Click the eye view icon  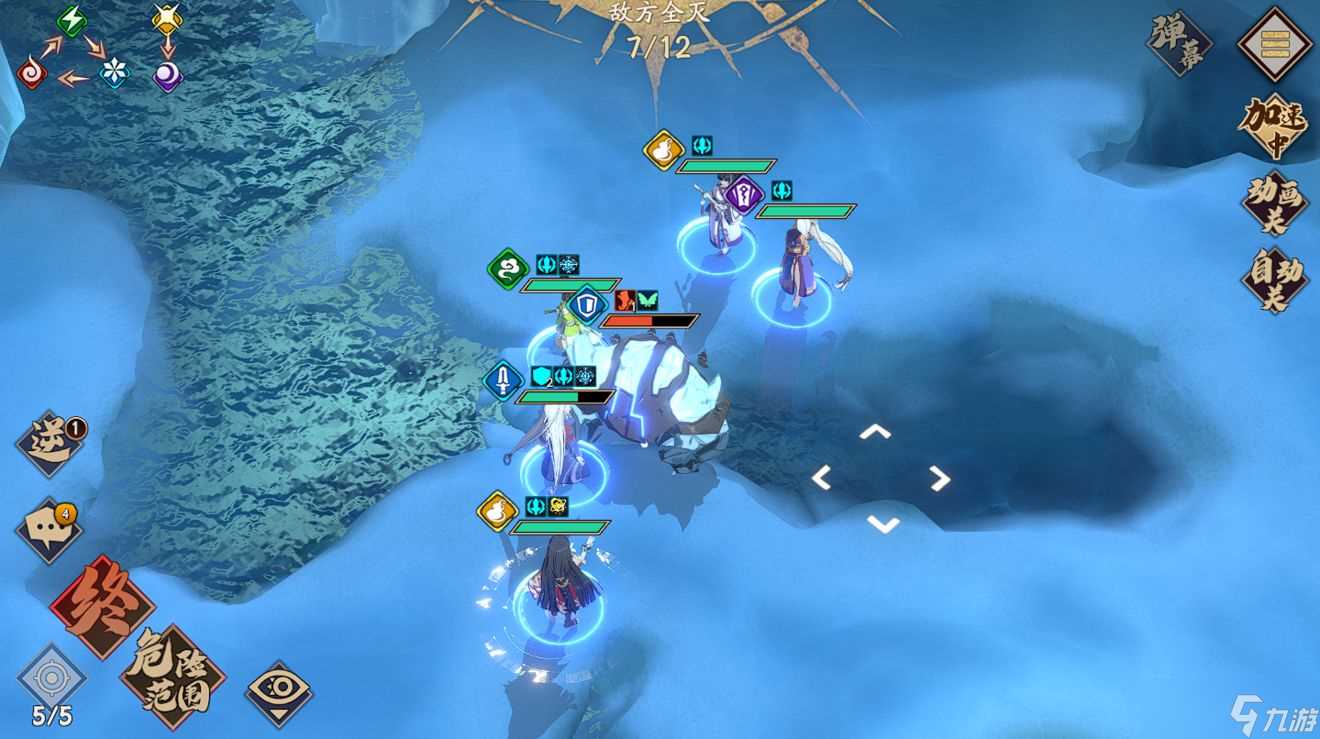click(279, 694)
